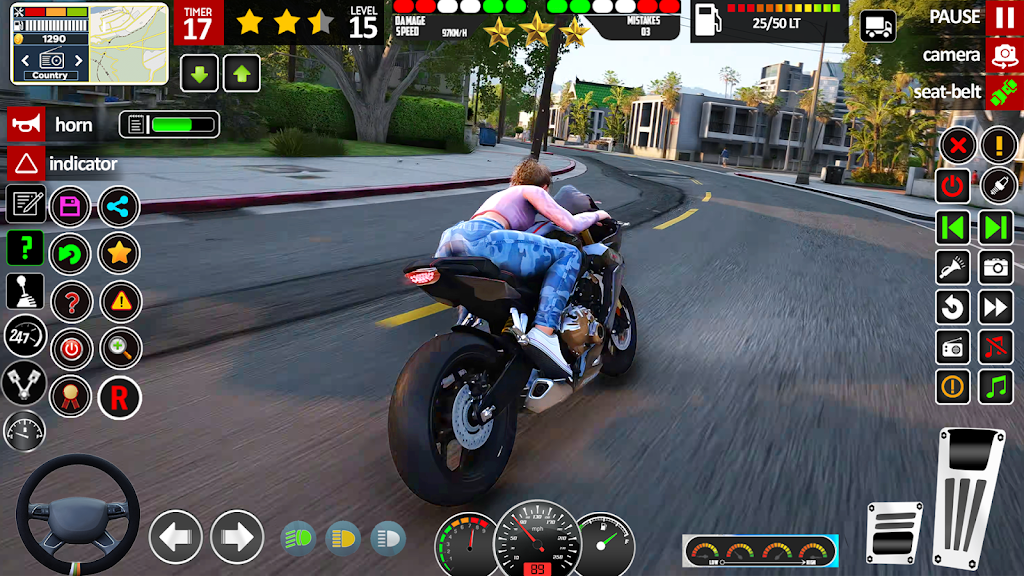Screen dimensions: 1024x576
Task: Click the green down-arrow button
Action: coord(199,73)
